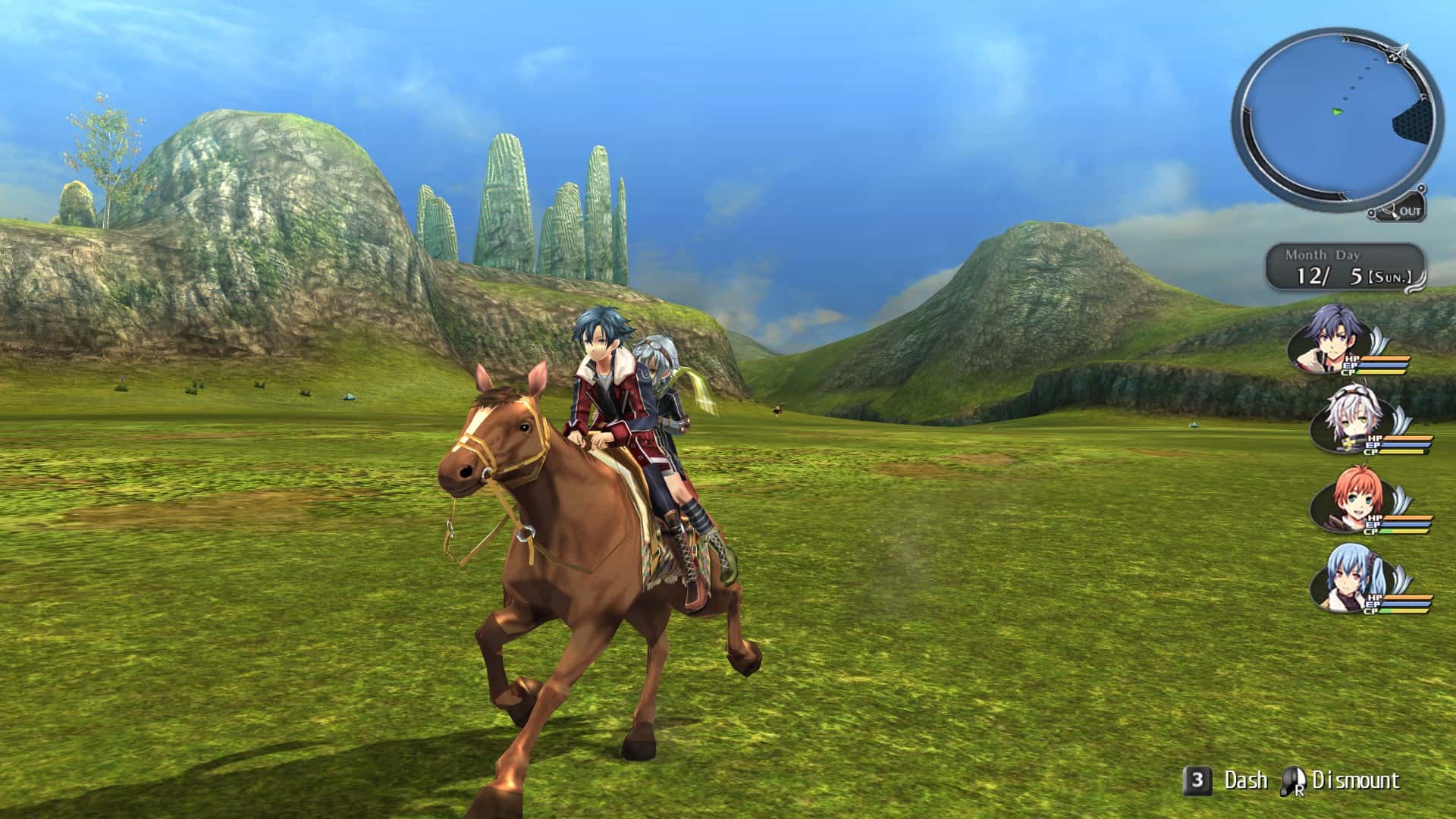Expand Fie's status bars with the swoosh arrow
Screen dimensions: 1456x819
coord(1399,418)
